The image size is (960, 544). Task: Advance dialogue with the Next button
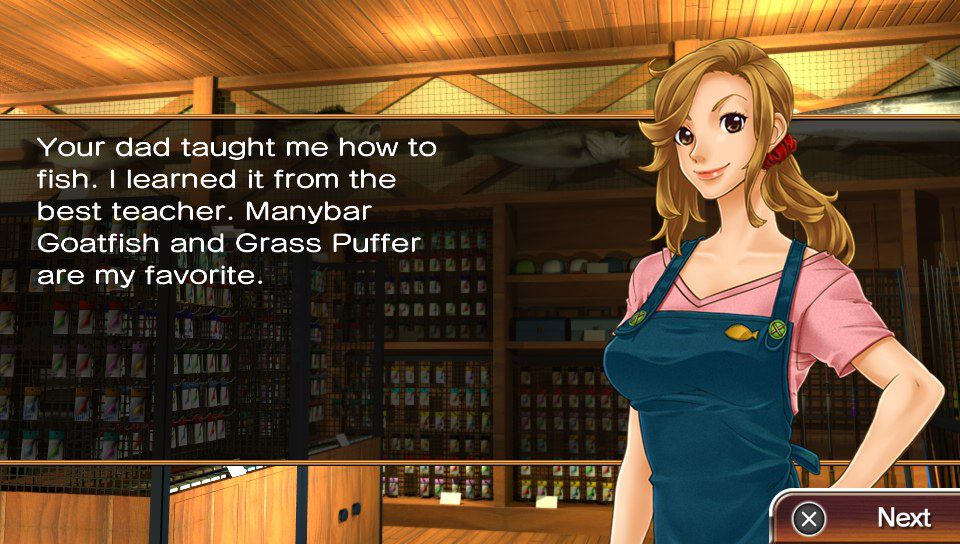pos(868,518)
